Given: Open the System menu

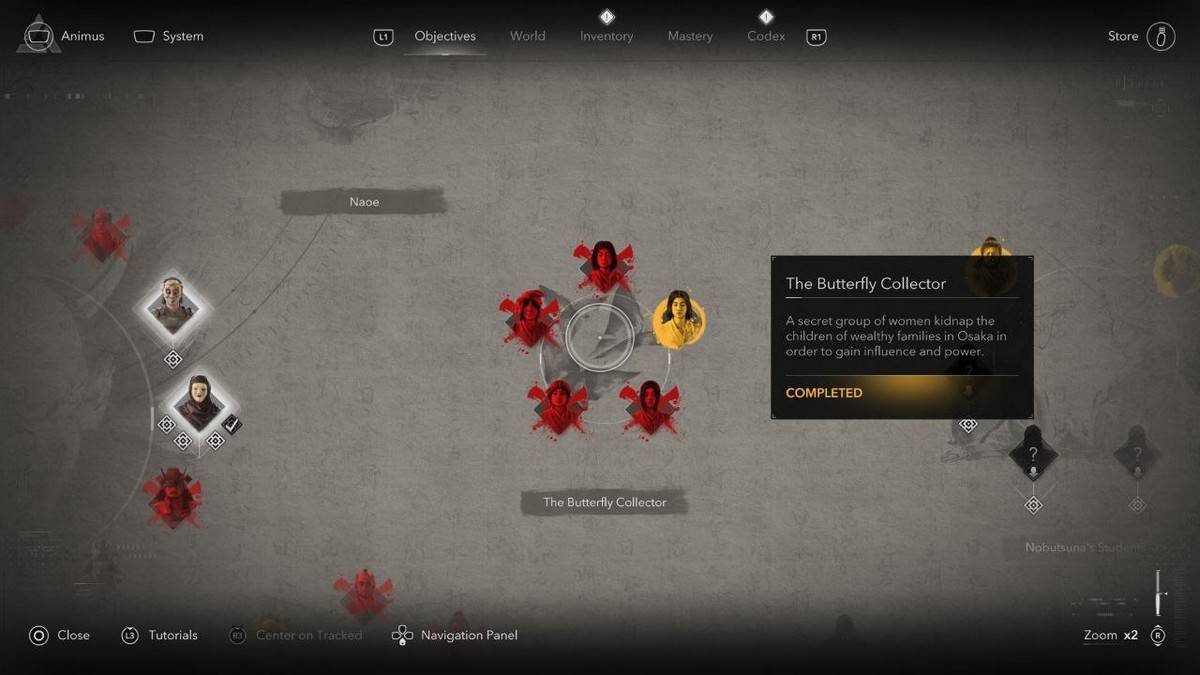Looking at the screenshot, I should click(x=169, y=36).
